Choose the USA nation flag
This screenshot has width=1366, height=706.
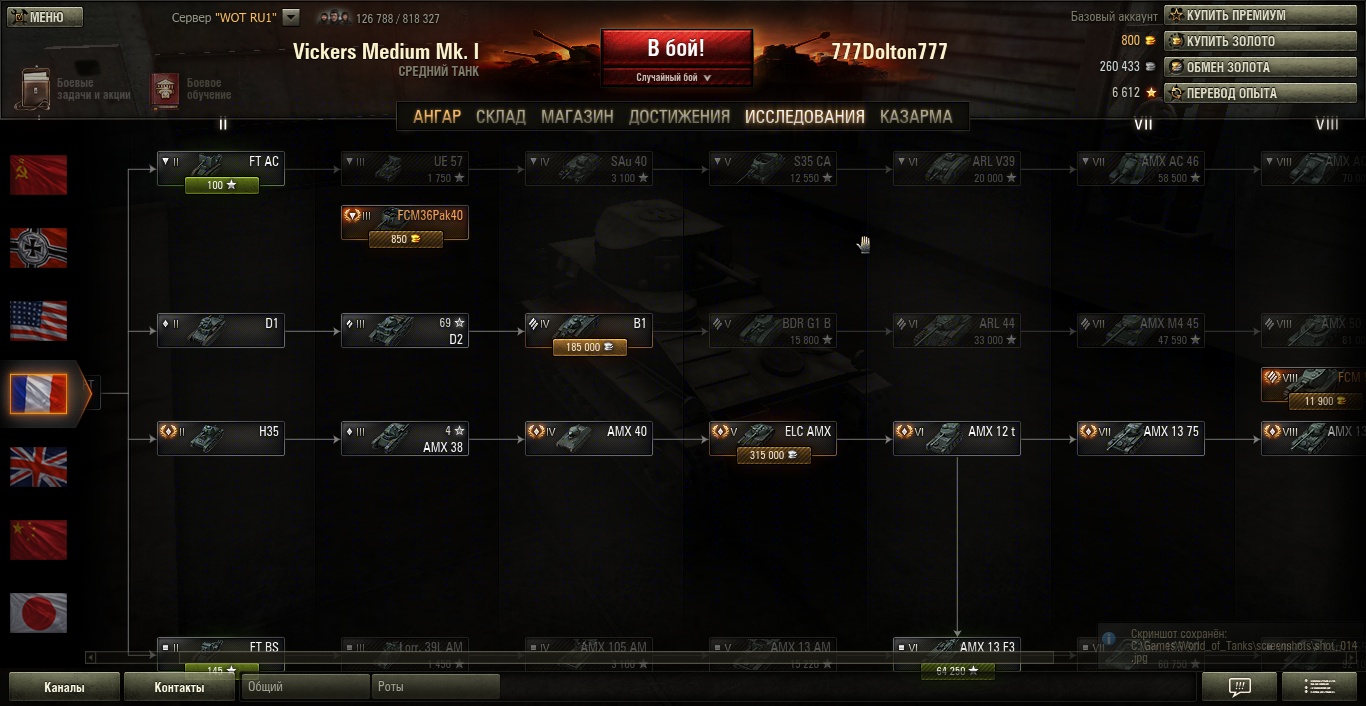pos(39,321)
